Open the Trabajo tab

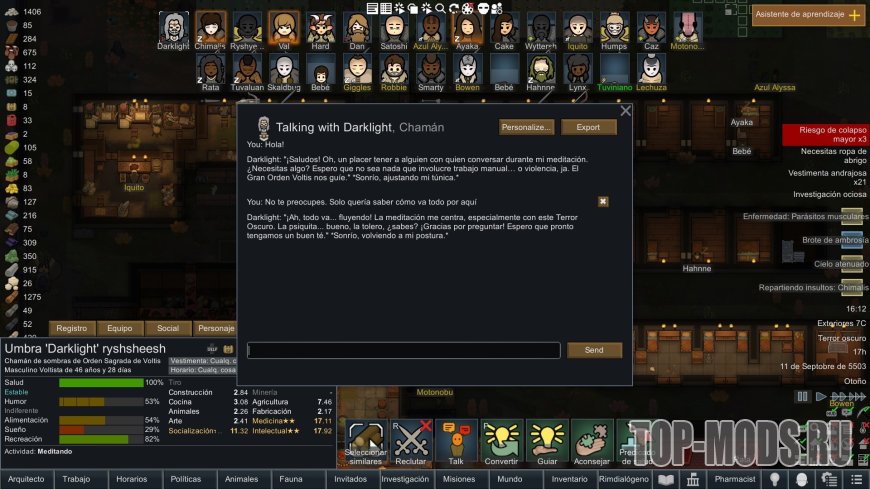tap(77, 479)
